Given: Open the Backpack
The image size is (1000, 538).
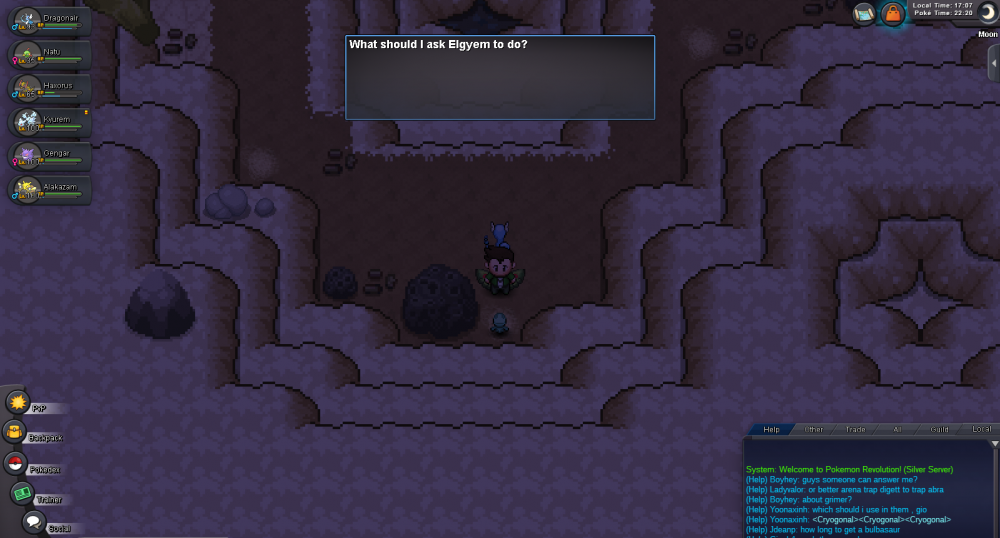Looking at the screenshot, I should [x=17, y=432].
